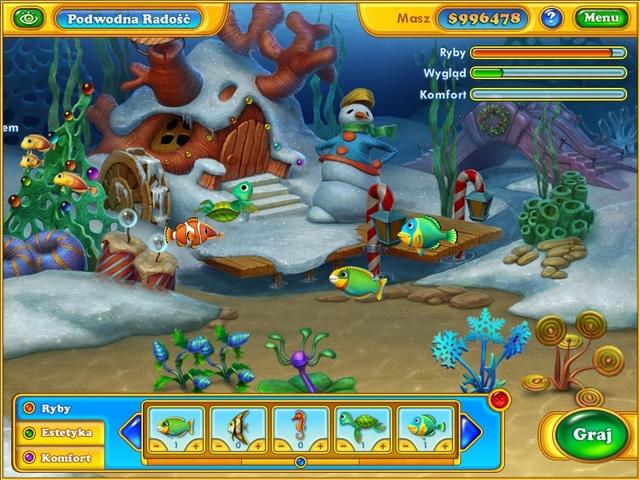Toggle the green eye view button
Image resolution: width=640 pixels, height=480 pixels.
coord(29,18)
